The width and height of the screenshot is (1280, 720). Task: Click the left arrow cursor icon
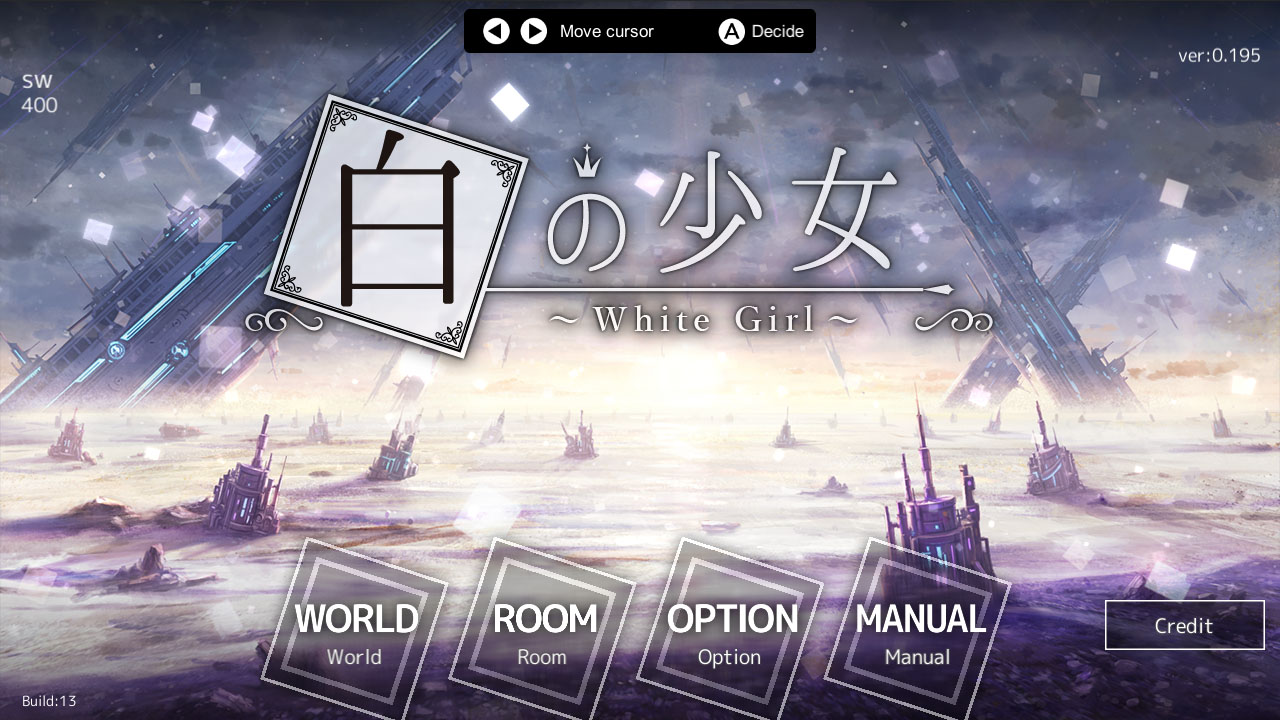[x=496, y=31]
